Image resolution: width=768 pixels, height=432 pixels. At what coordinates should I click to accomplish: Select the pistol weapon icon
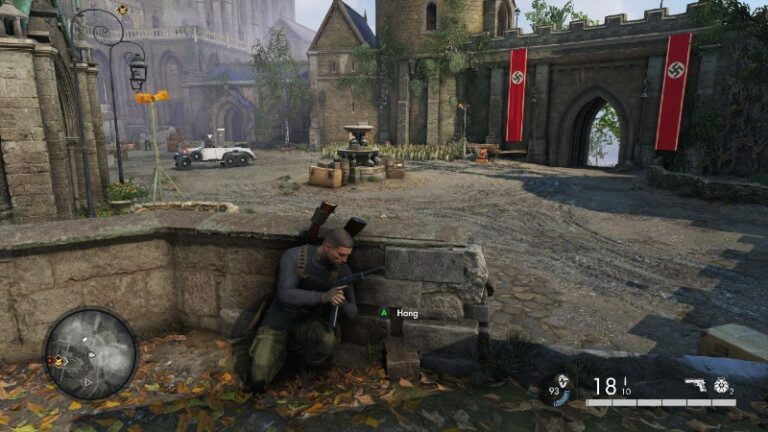(x=695, y=384)
